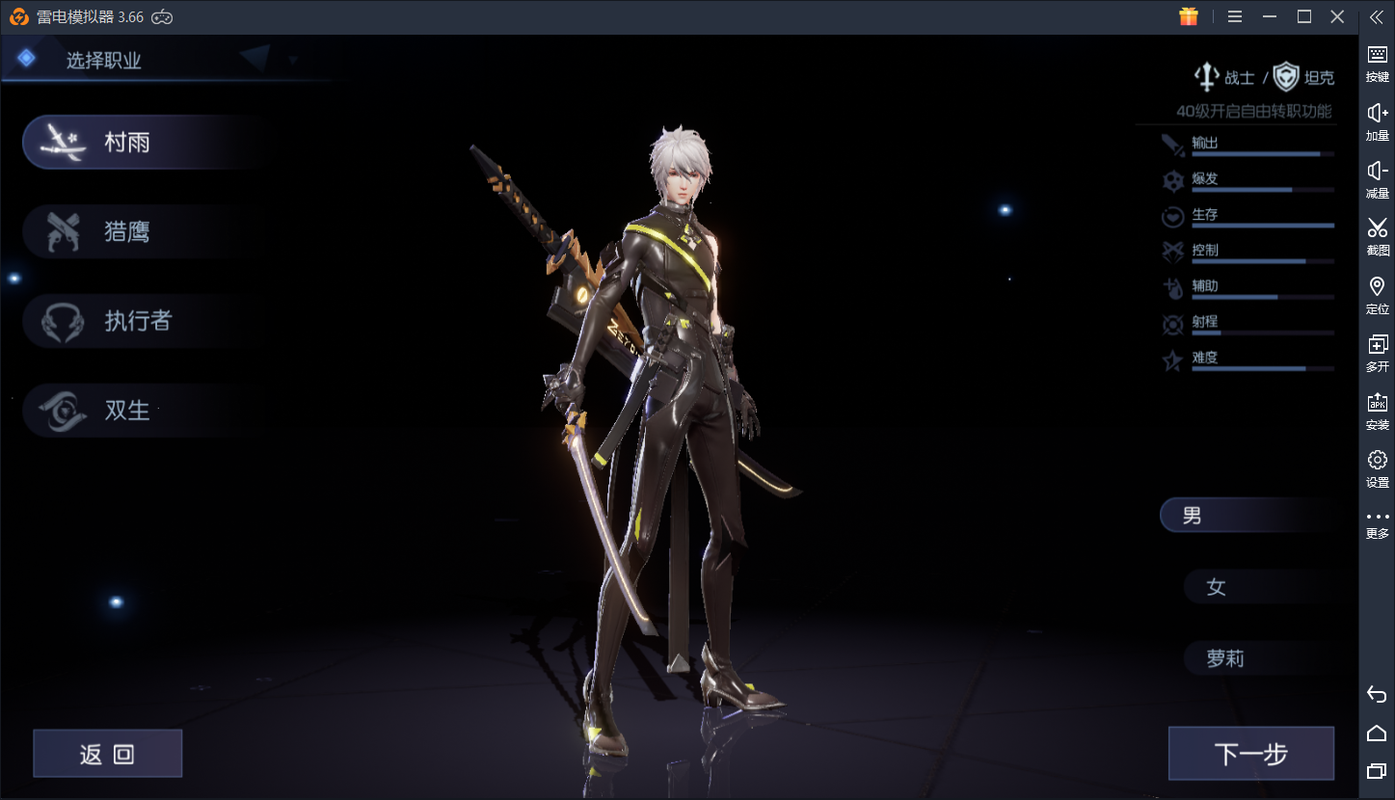The width and height of the screenshot is (1395, 800).
Task: Take a screenshot with 截图
Action: coord(1377,236)
